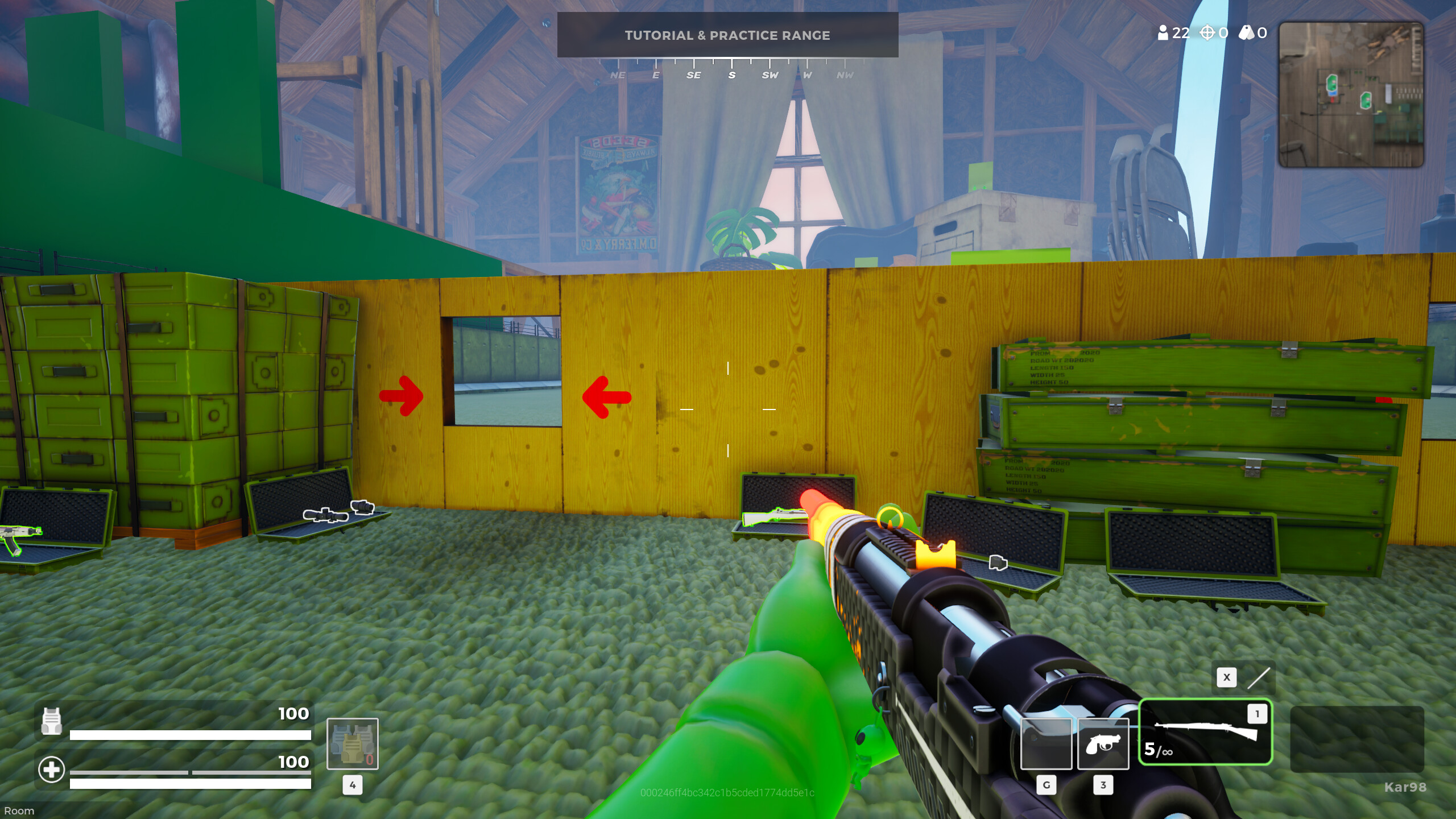Select the flare pistol in hotbar slot 3

pos(1102,744)
